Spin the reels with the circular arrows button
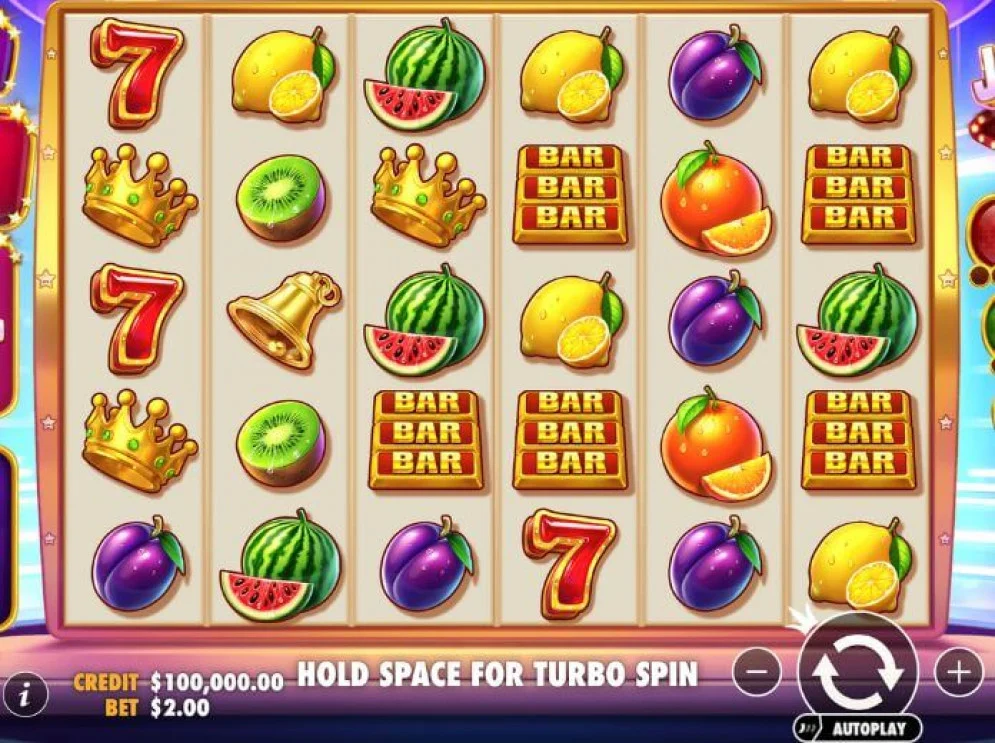The width and height of the screenshot is (995, 743). pos(857,672)
